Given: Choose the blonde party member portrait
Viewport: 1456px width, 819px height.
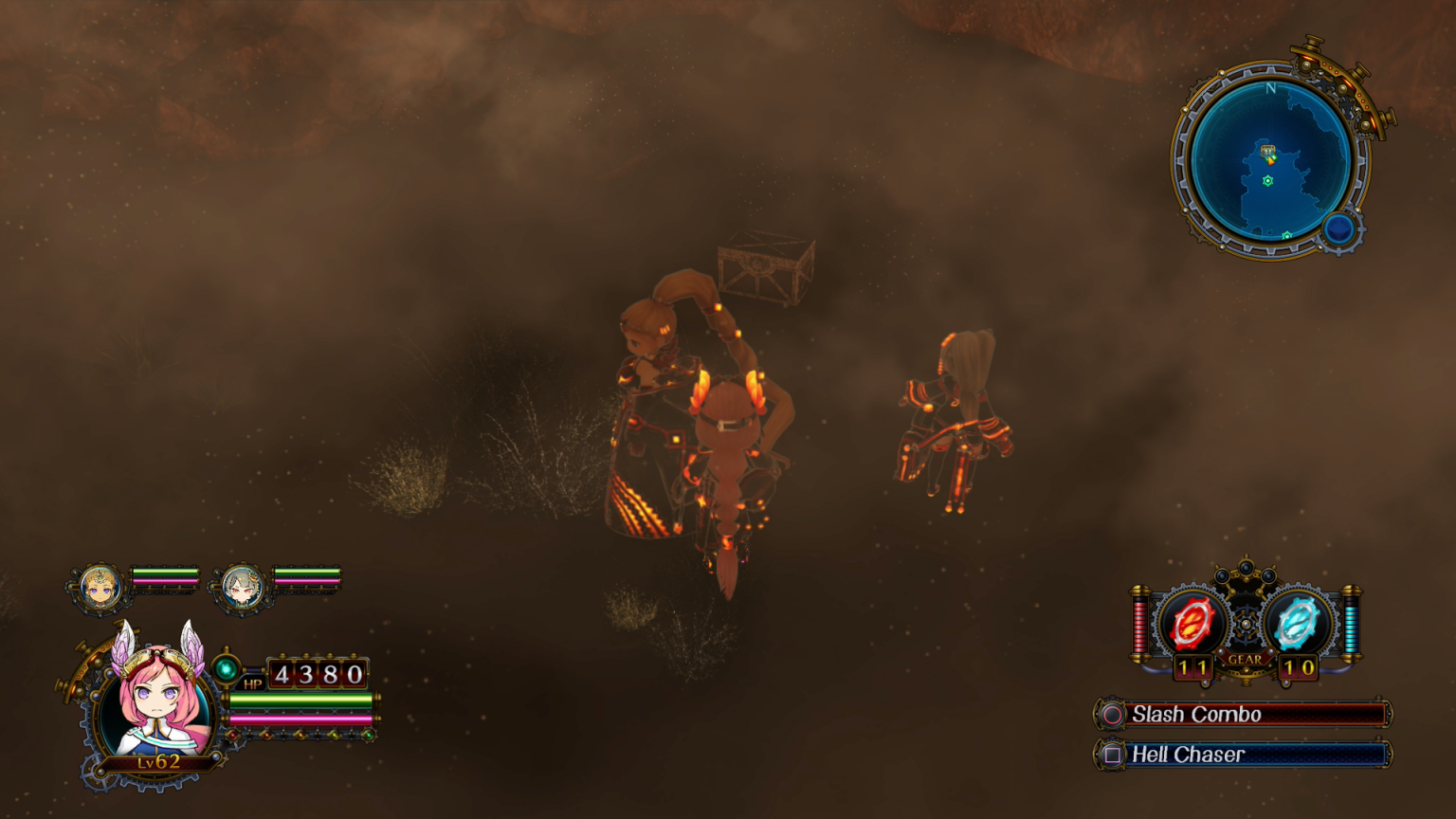Looking at the screenshot, I should tap(100, 588).
